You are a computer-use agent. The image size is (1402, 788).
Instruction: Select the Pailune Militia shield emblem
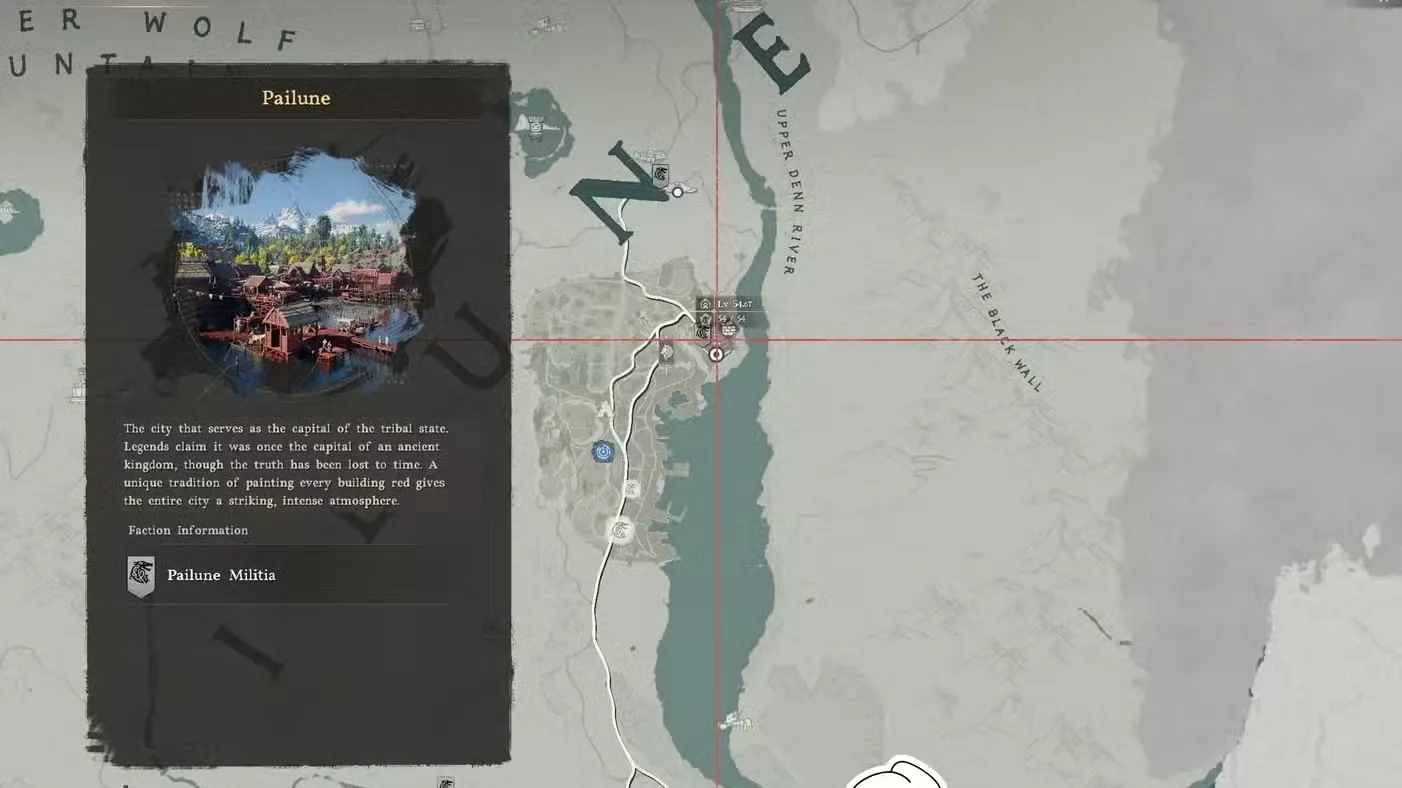click(140, 575)
